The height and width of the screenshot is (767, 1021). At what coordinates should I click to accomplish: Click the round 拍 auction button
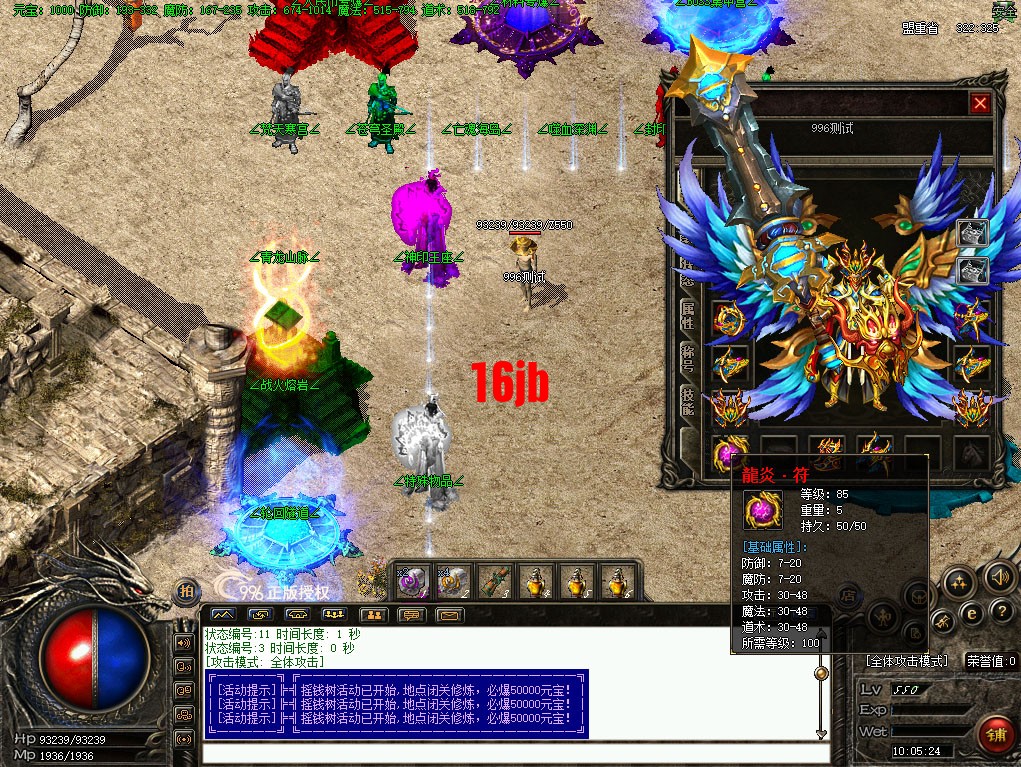click(x=187, y=592)
